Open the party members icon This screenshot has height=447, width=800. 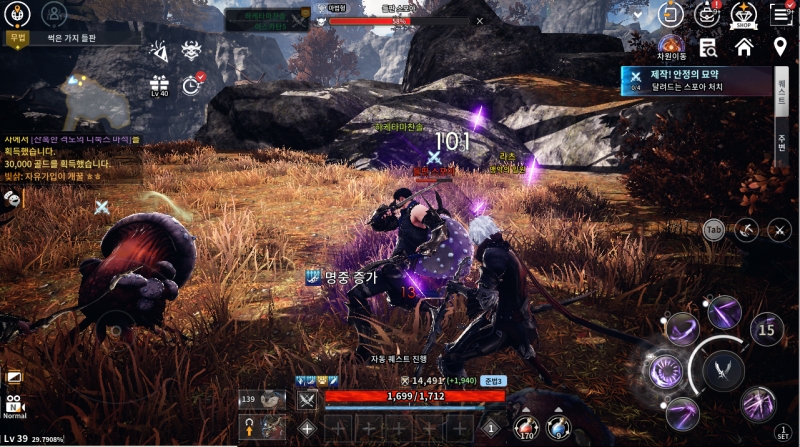(x=55, y=13)
